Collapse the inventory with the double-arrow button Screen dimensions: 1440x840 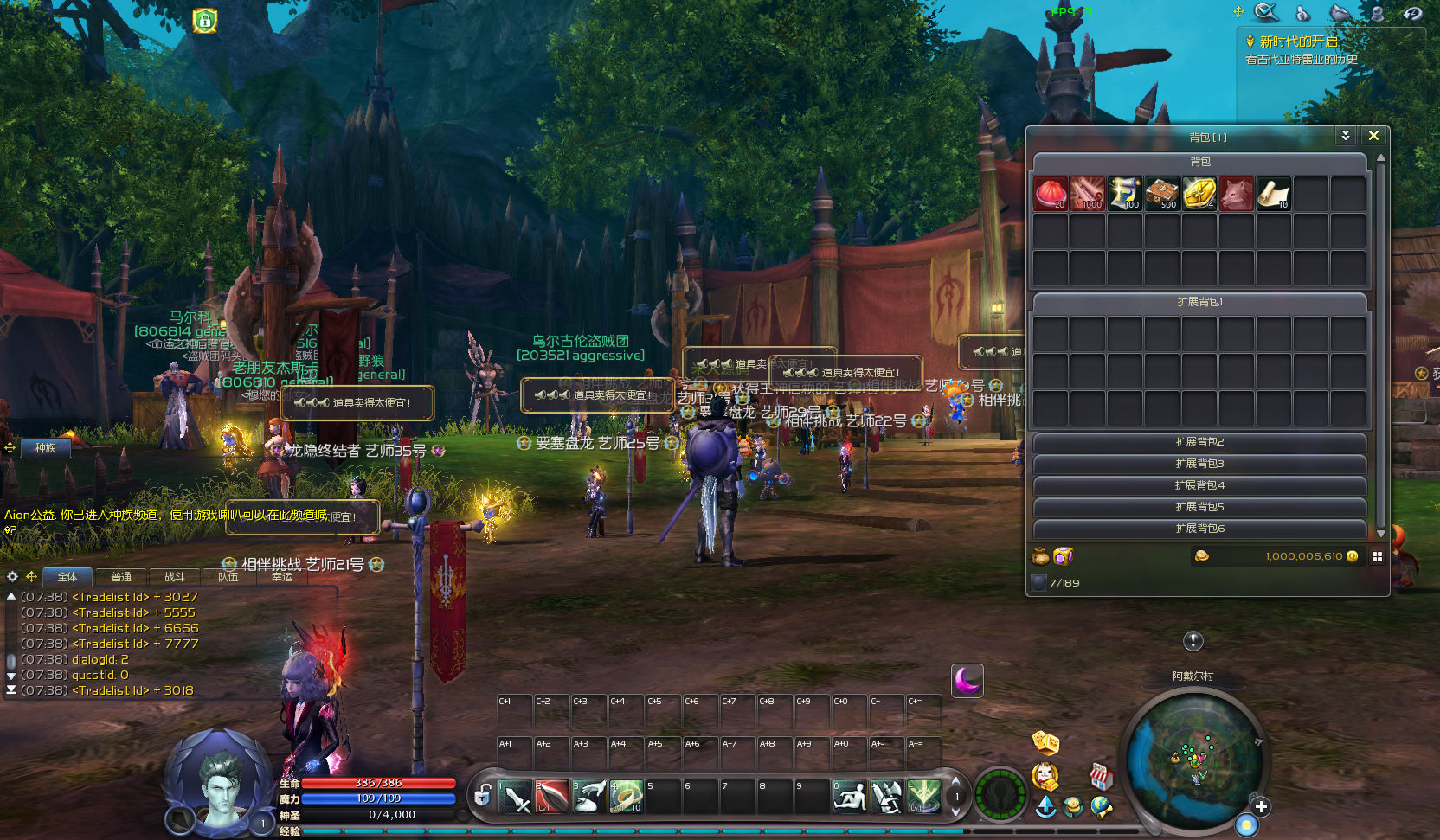(x=1345, y=136)
